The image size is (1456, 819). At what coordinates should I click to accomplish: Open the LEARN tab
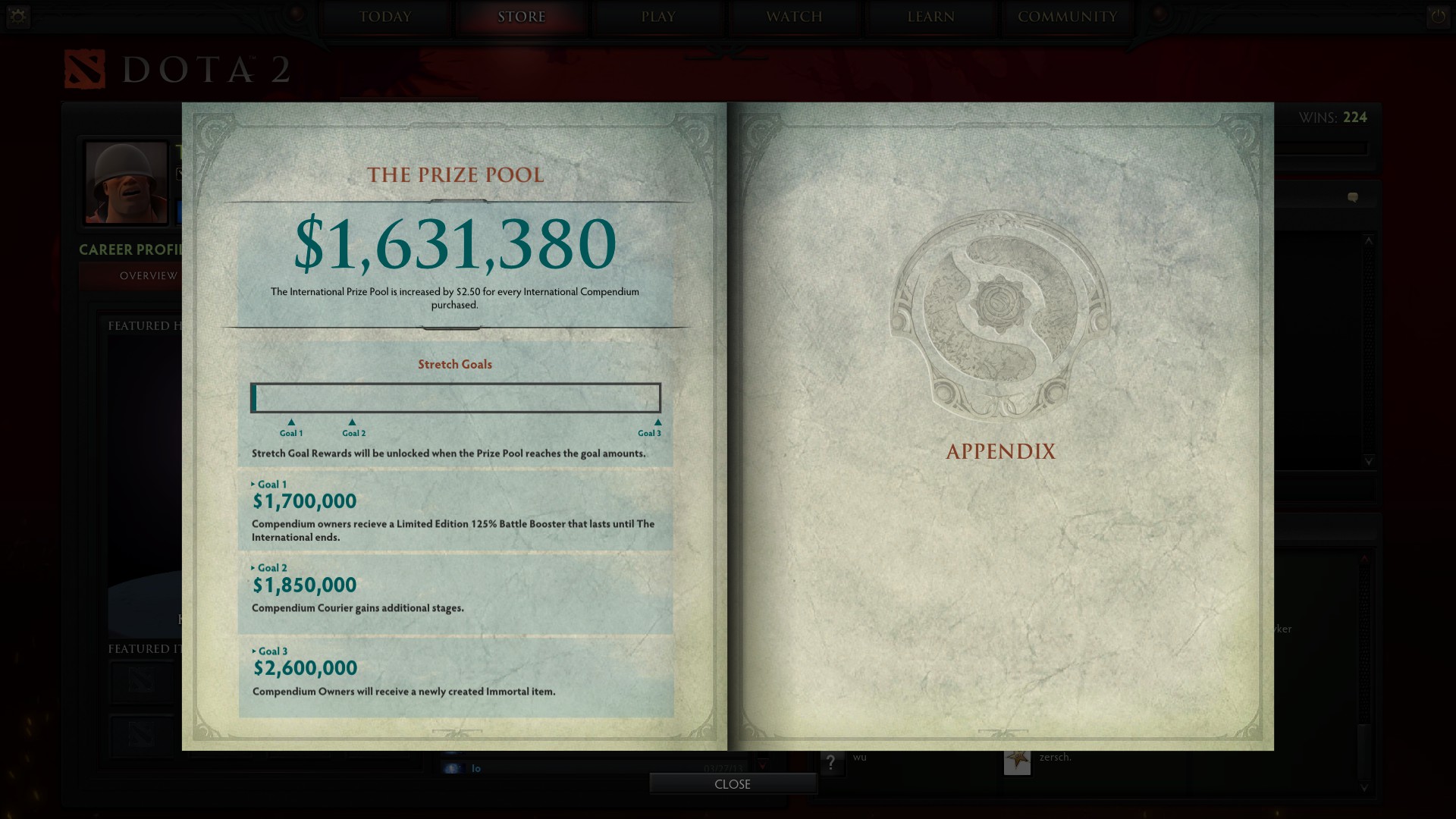(930, 17)
